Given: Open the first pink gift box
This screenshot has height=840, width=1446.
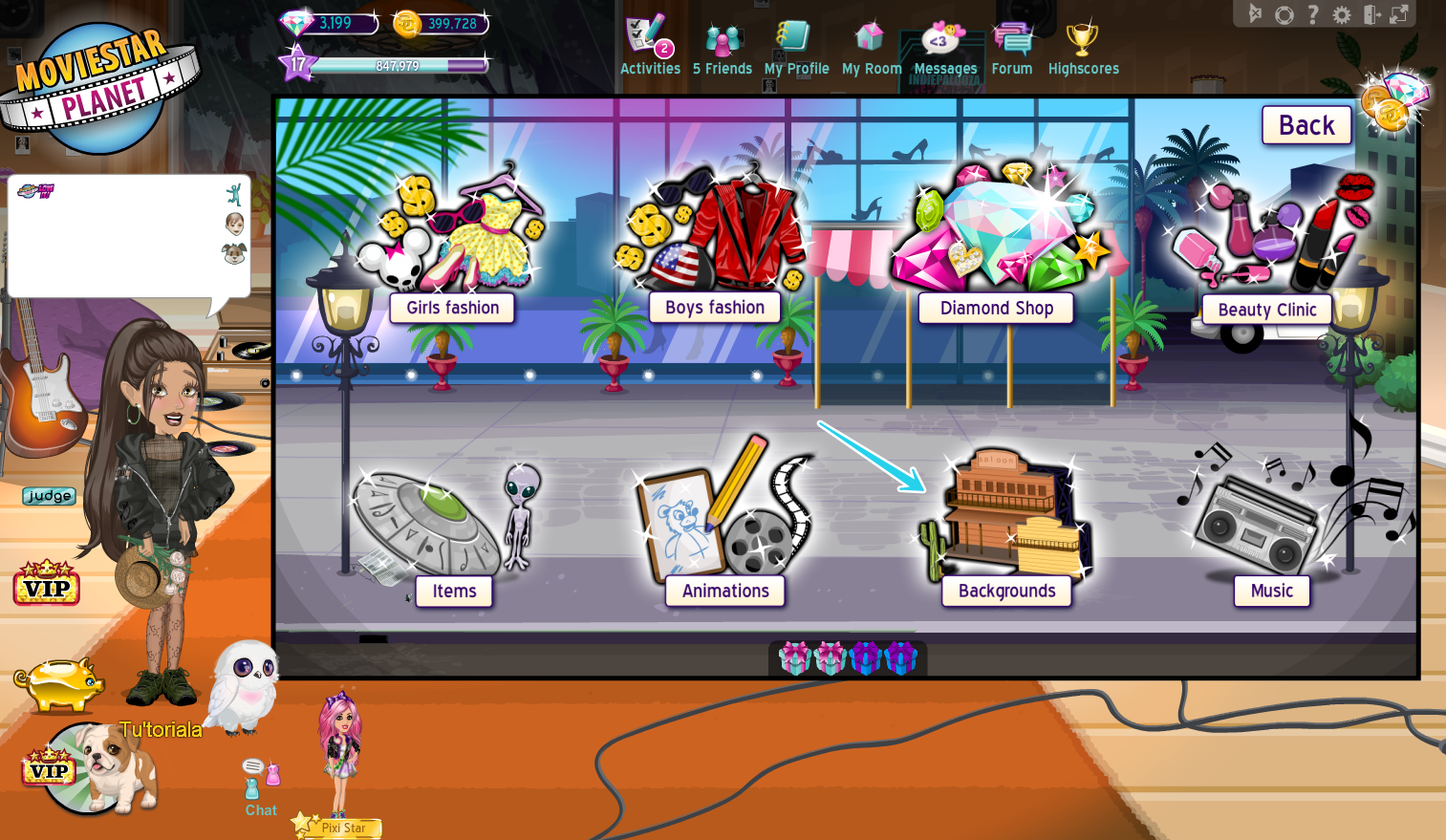Looking at the screenshot, I should click(x=794, y=657).
